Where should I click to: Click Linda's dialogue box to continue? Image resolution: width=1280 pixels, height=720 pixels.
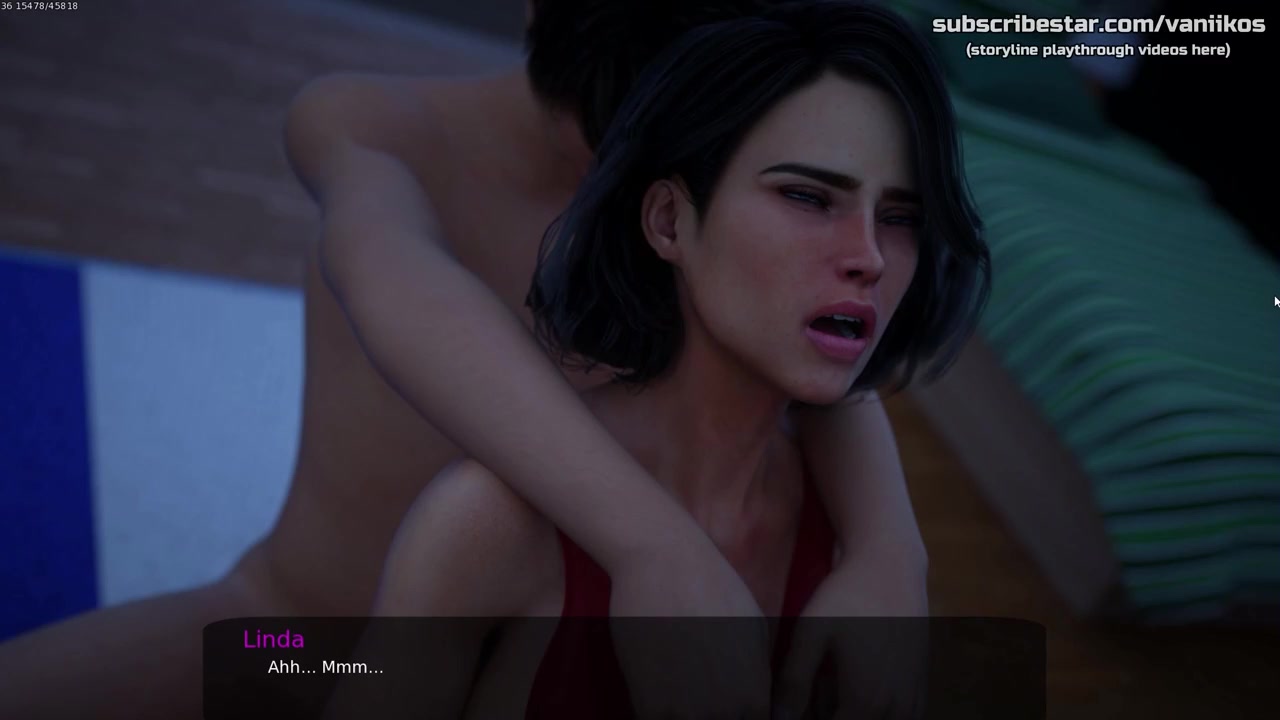tap(624, 667)
